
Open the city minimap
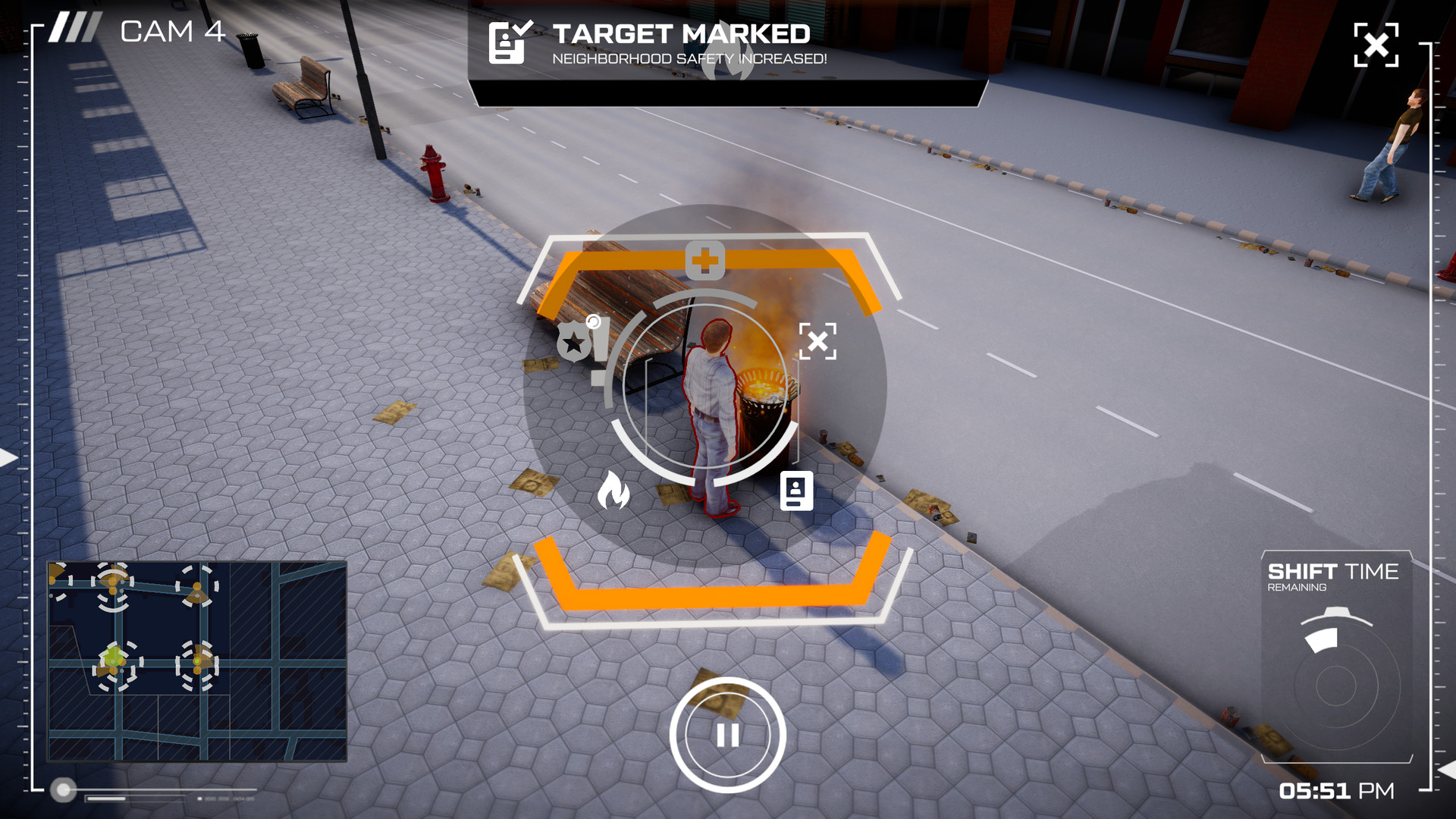click(197, 661)
